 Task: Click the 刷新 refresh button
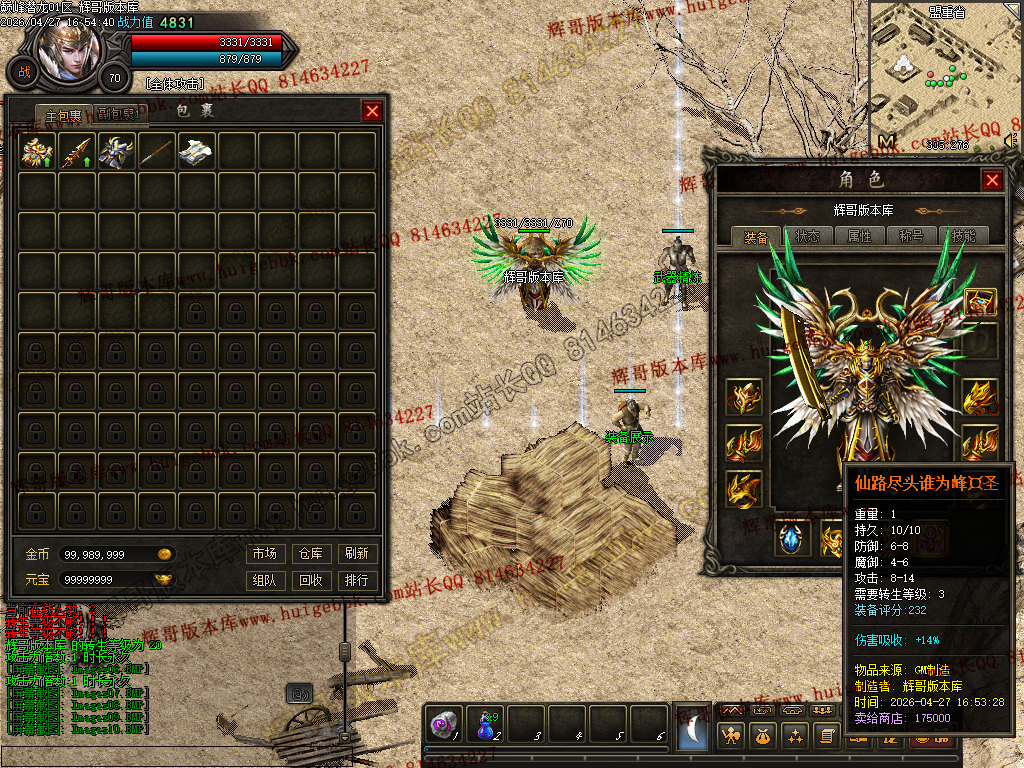[356, 553]
